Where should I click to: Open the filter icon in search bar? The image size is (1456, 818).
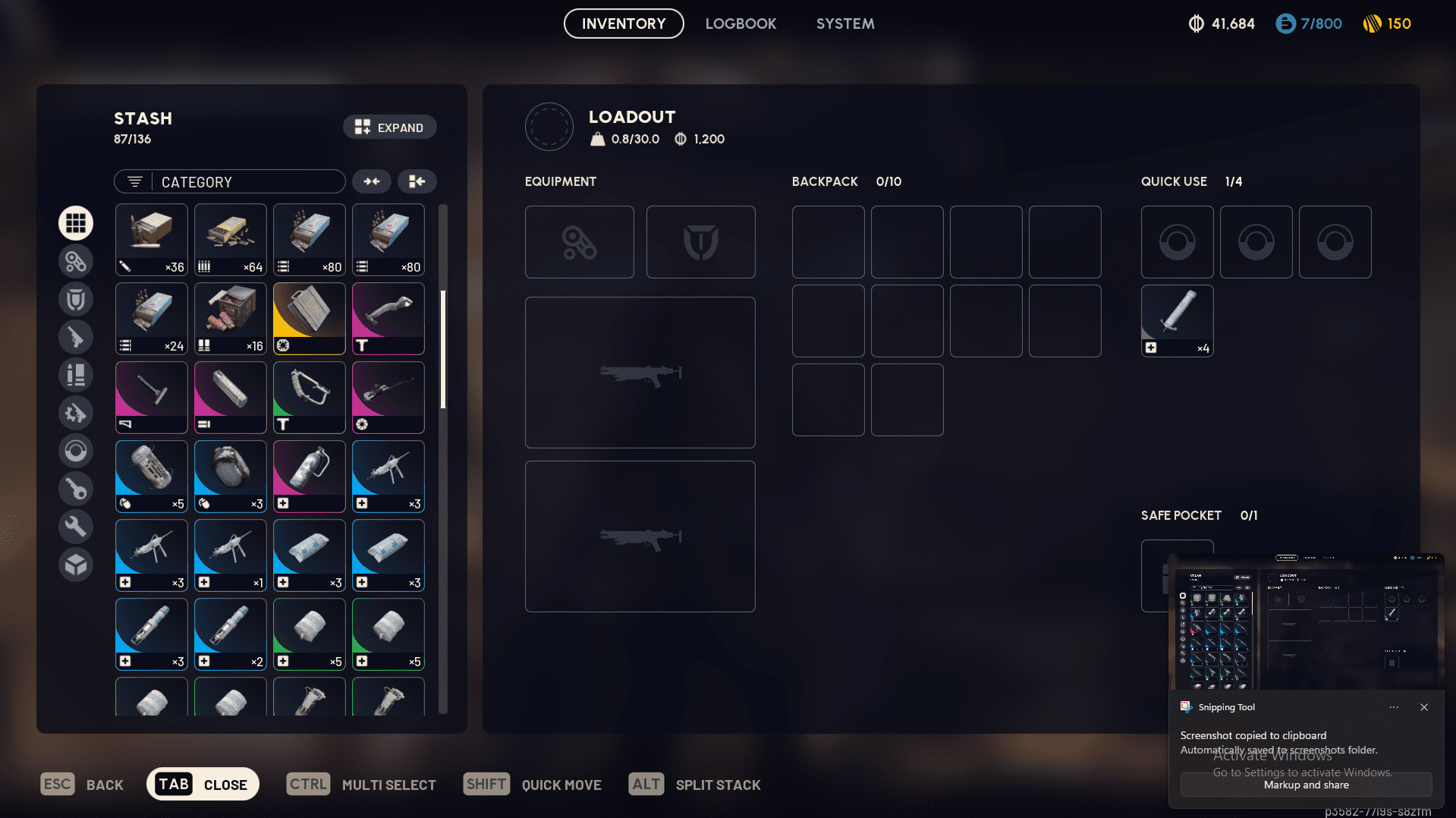(134, 181)
